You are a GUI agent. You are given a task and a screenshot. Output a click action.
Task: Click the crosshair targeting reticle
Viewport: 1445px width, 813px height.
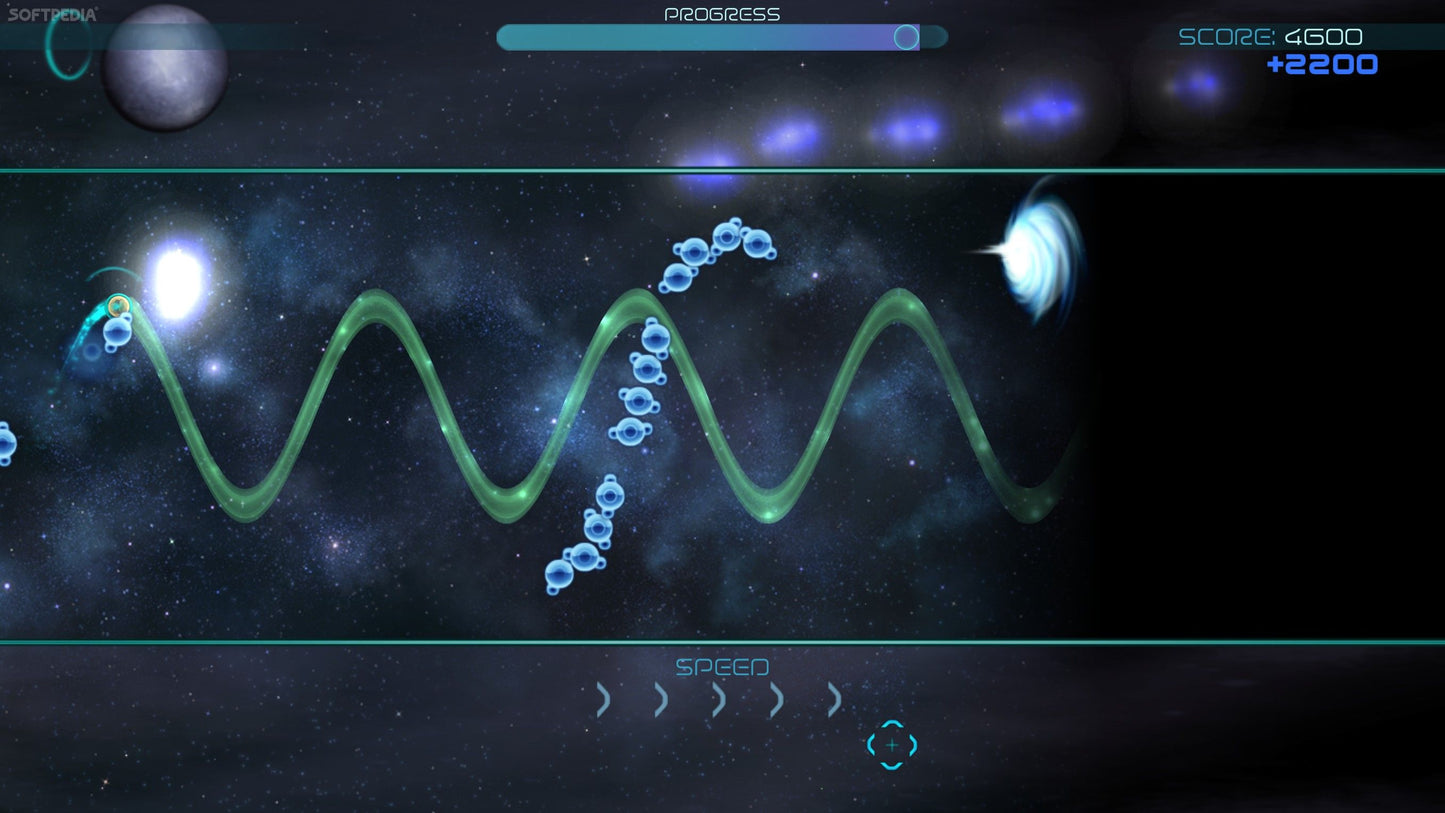coord(890,745)
